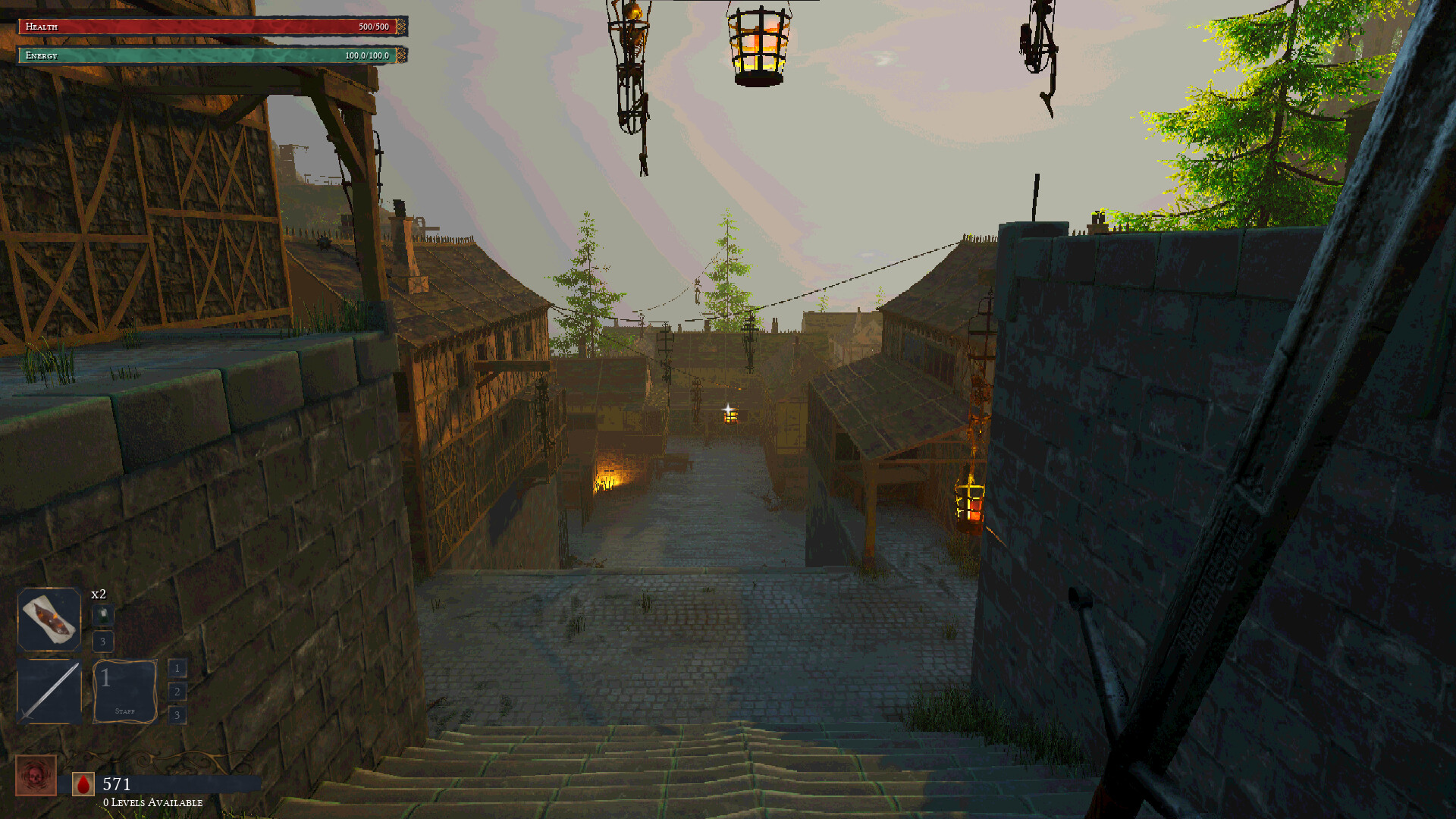
Task: Click the 571 blood counter display
Action: (x=116, y=784)
